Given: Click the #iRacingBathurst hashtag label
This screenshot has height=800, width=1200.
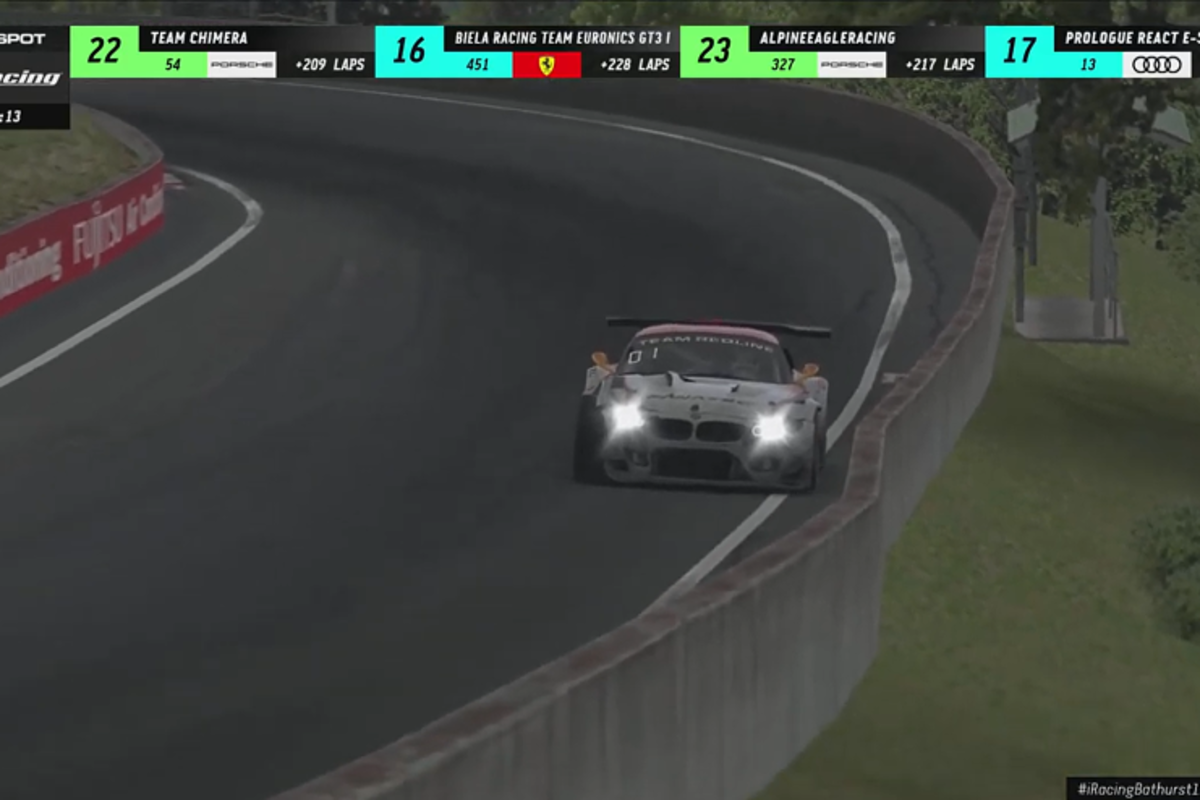Looking at the screenshot, I should [1136, 788].
